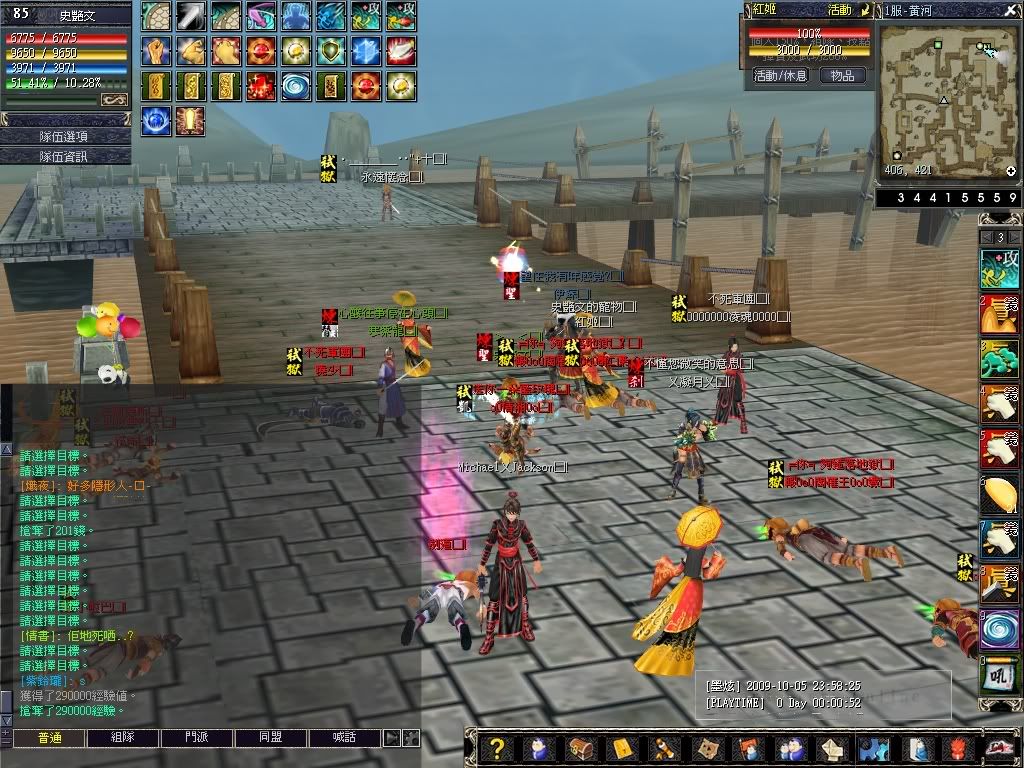Open the treasure chest inventory icon

[579, 748]
